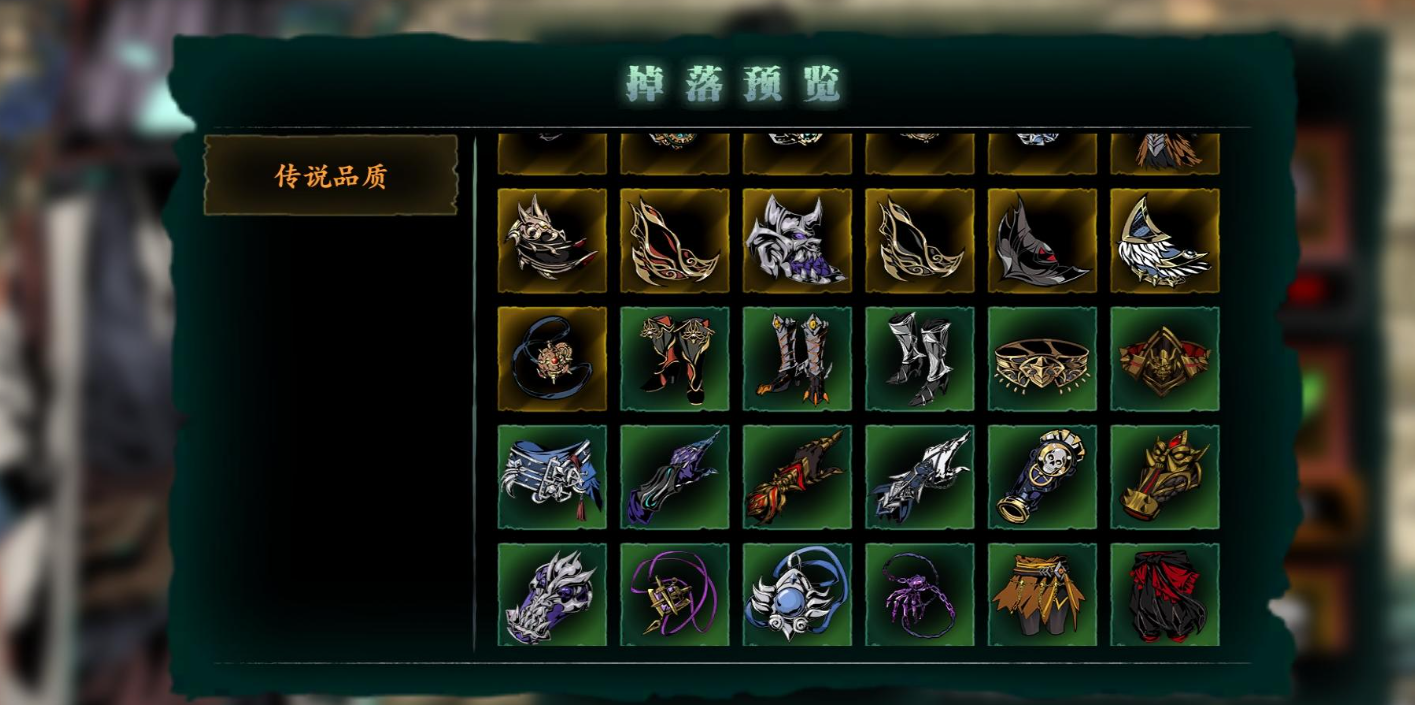Choose the gold spiked belt
The width and height of the screenshot is (1415, 705).
tap(1042, 358)
